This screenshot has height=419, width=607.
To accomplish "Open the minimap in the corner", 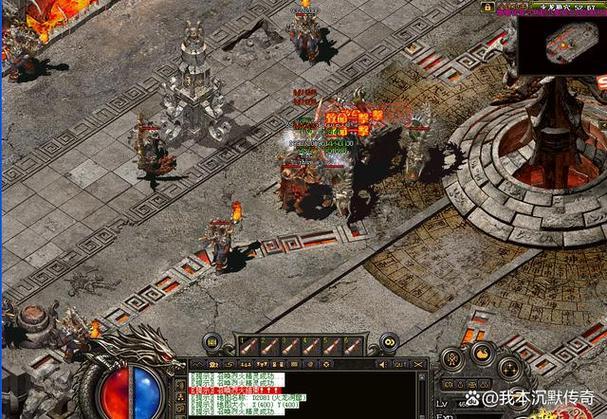I will coord(562,44).
